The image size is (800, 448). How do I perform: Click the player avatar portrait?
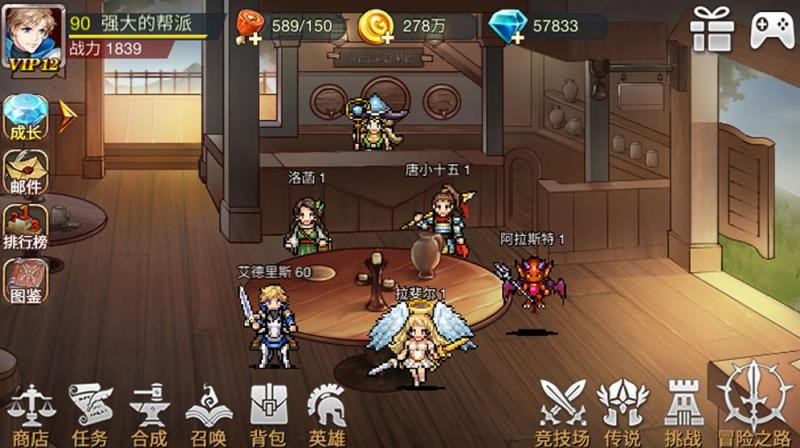coord(33,33)
